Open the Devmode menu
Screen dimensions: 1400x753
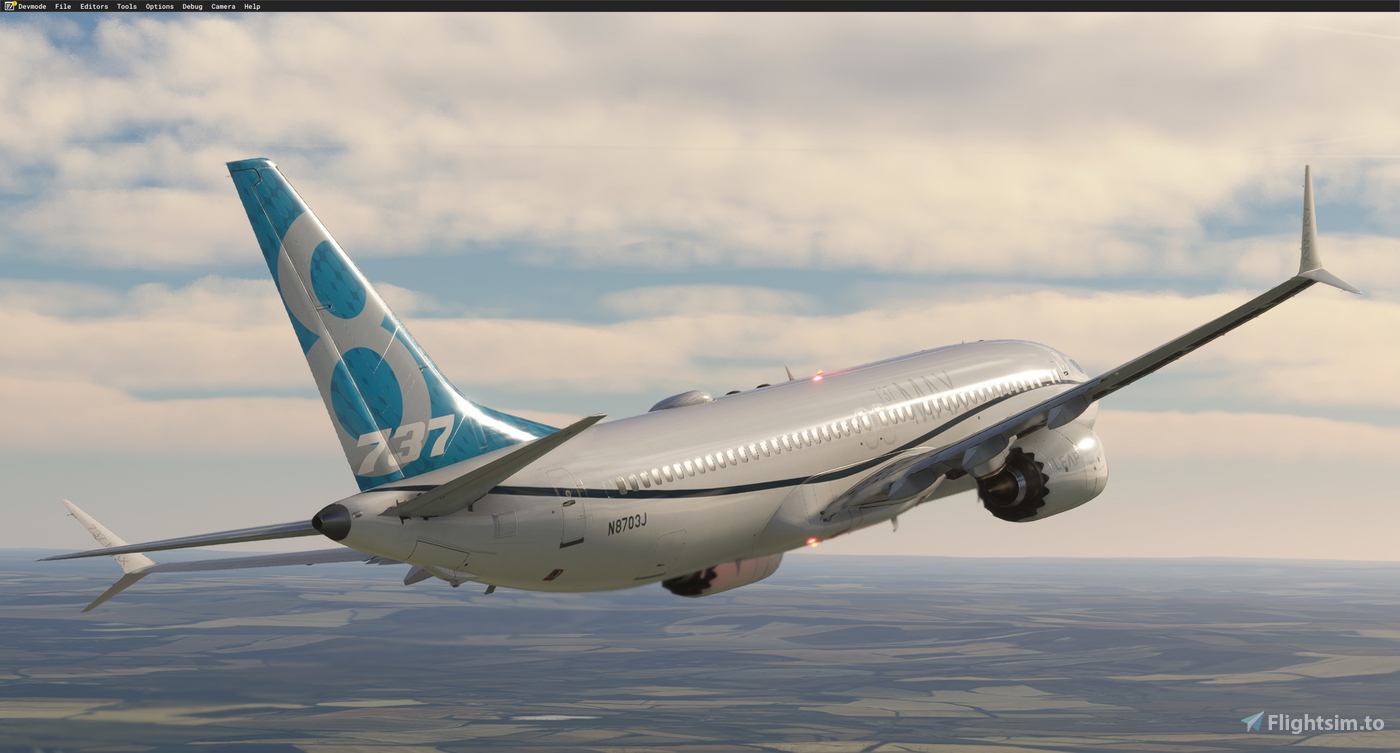point(33,6)
